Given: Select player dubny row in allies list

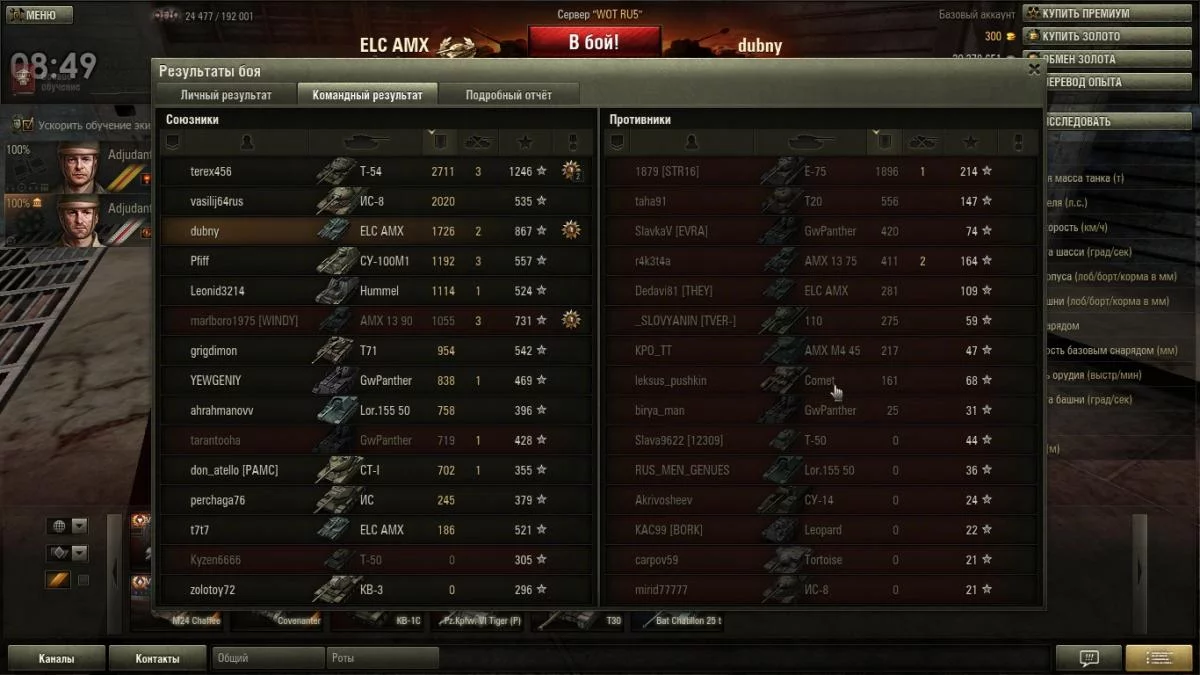Looking at the screenshot, I should click(x=205, y=231).
